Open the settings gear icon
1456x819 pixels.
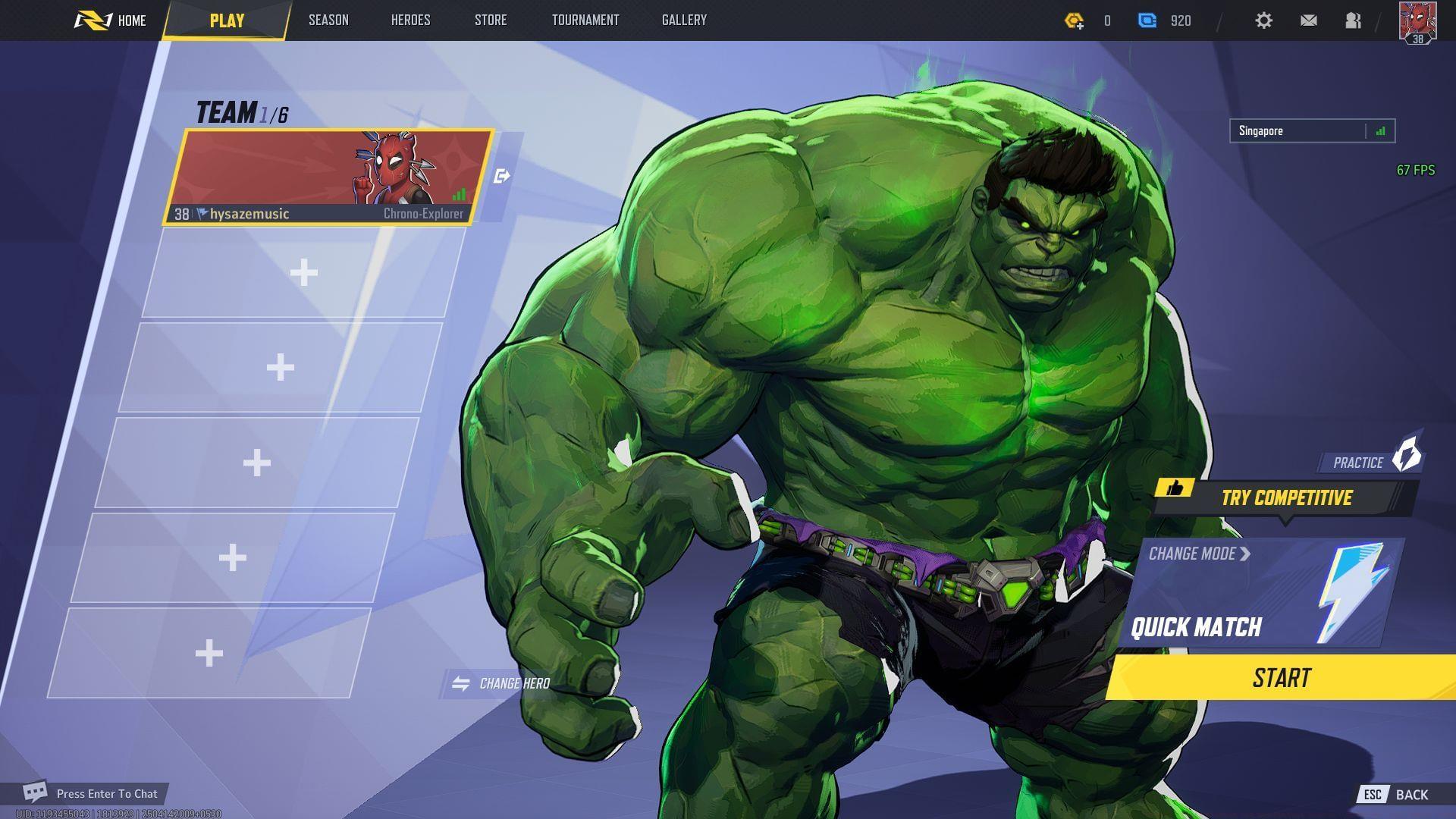[x=1263, y=20]
